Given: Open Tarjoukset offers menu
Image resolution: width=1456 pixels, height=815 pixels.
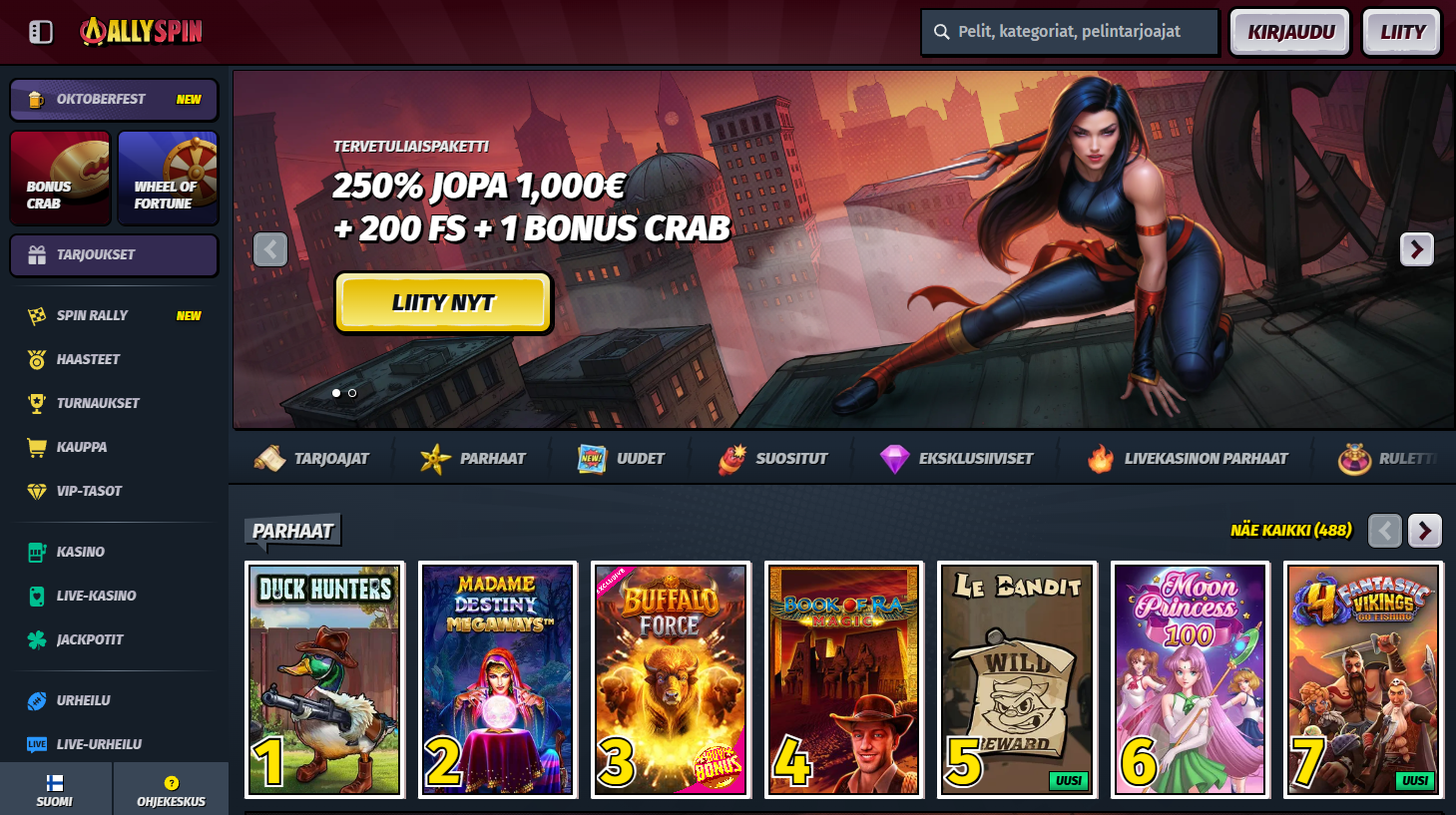Looking at the screenshot, I should coord(114,255).
